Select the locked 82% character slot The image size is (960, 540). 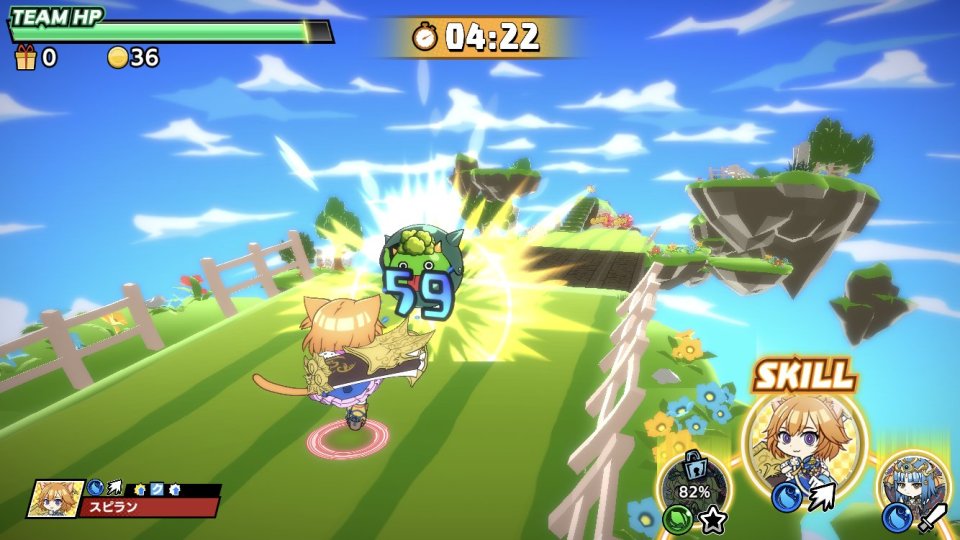pyautogui.click(x=694, y=487)
